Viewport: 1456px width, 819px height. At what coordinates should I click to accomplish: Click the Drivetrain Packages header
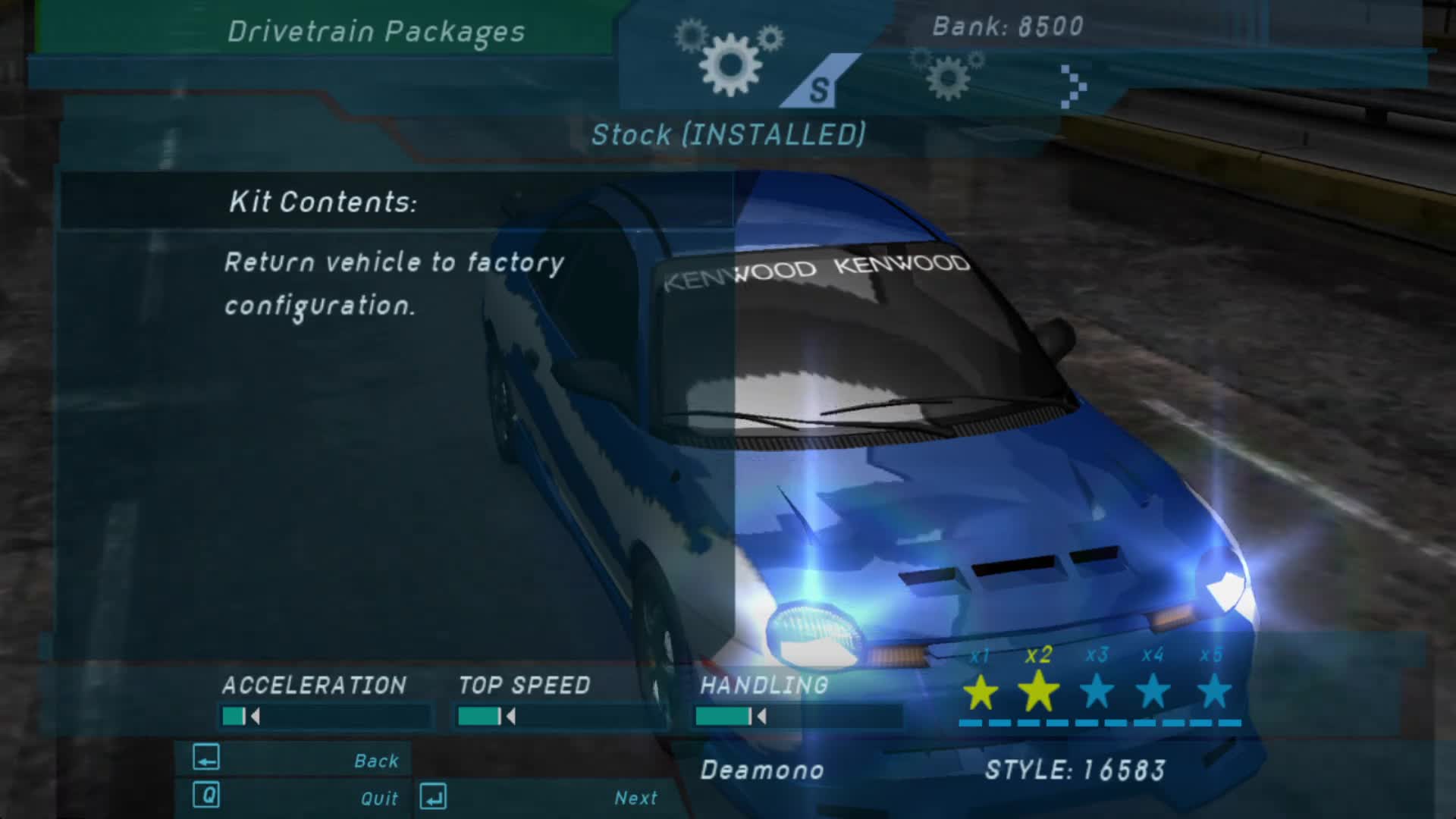377,30
